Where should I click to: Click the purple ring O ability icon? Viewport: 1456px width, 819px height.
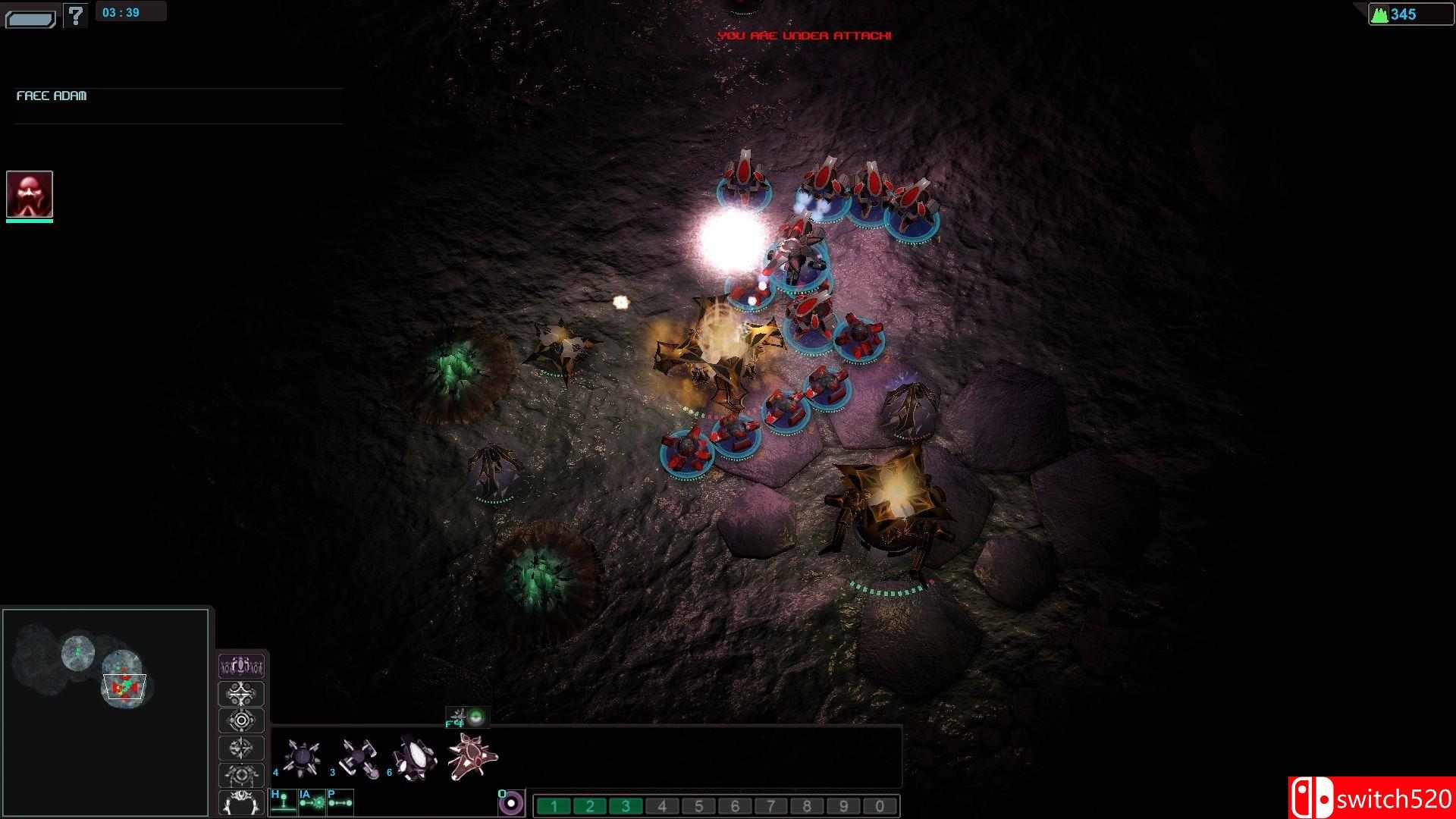(x=511, y=803)
